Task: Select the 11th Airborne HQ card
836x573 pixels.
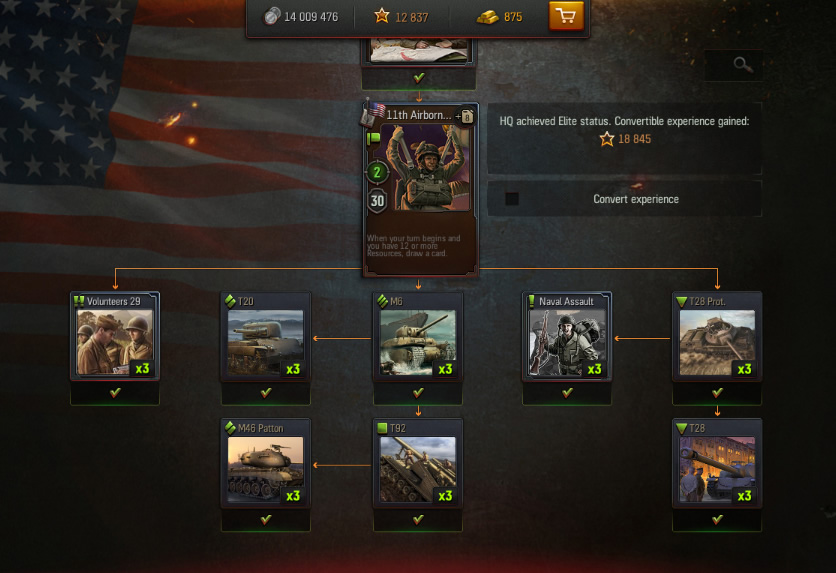Action: click(420, 188)
